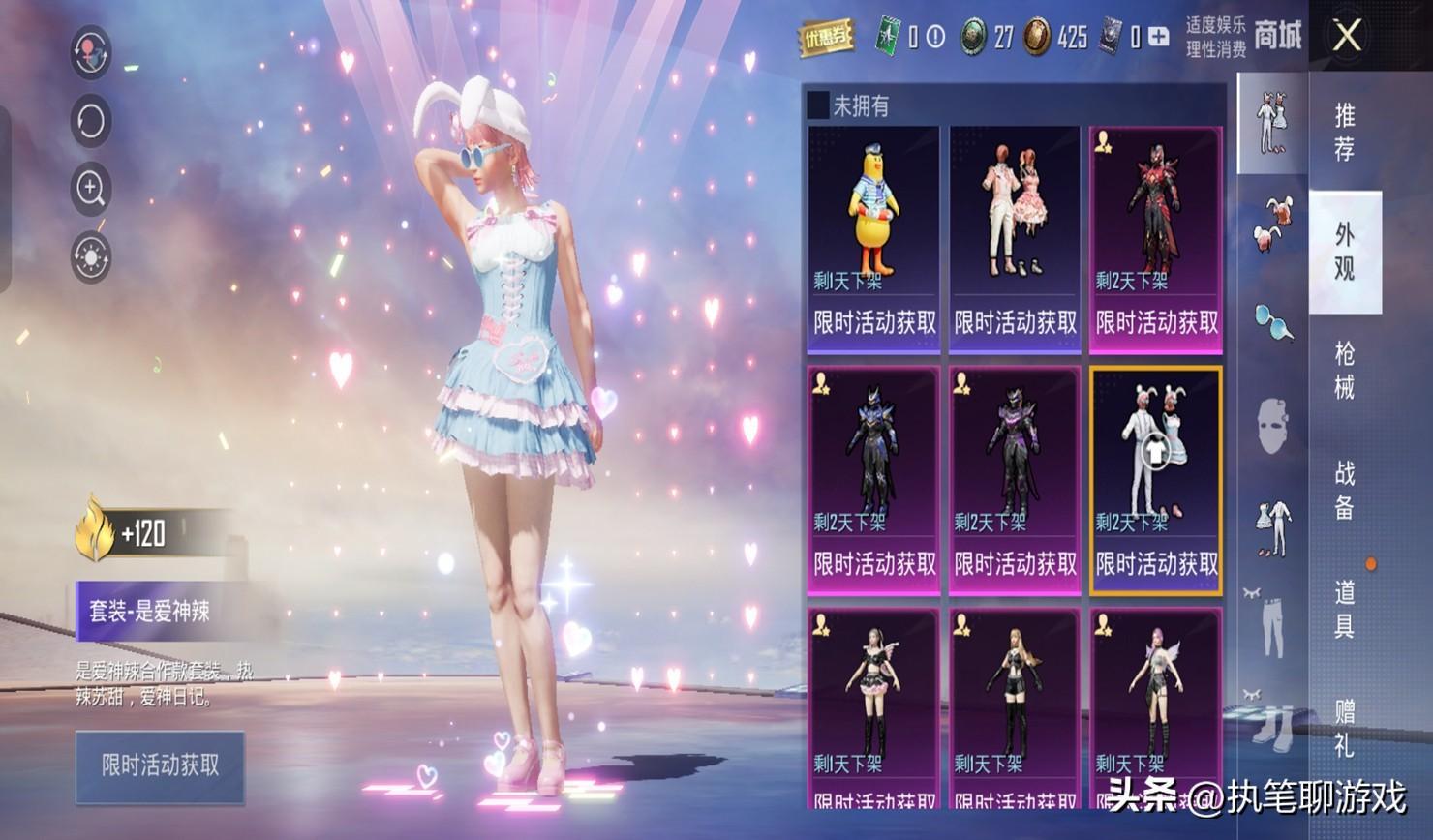Open the 优惠券 coupon icon
The width and height of the screenshot is (1433, 840).
(x=825, y=38)
